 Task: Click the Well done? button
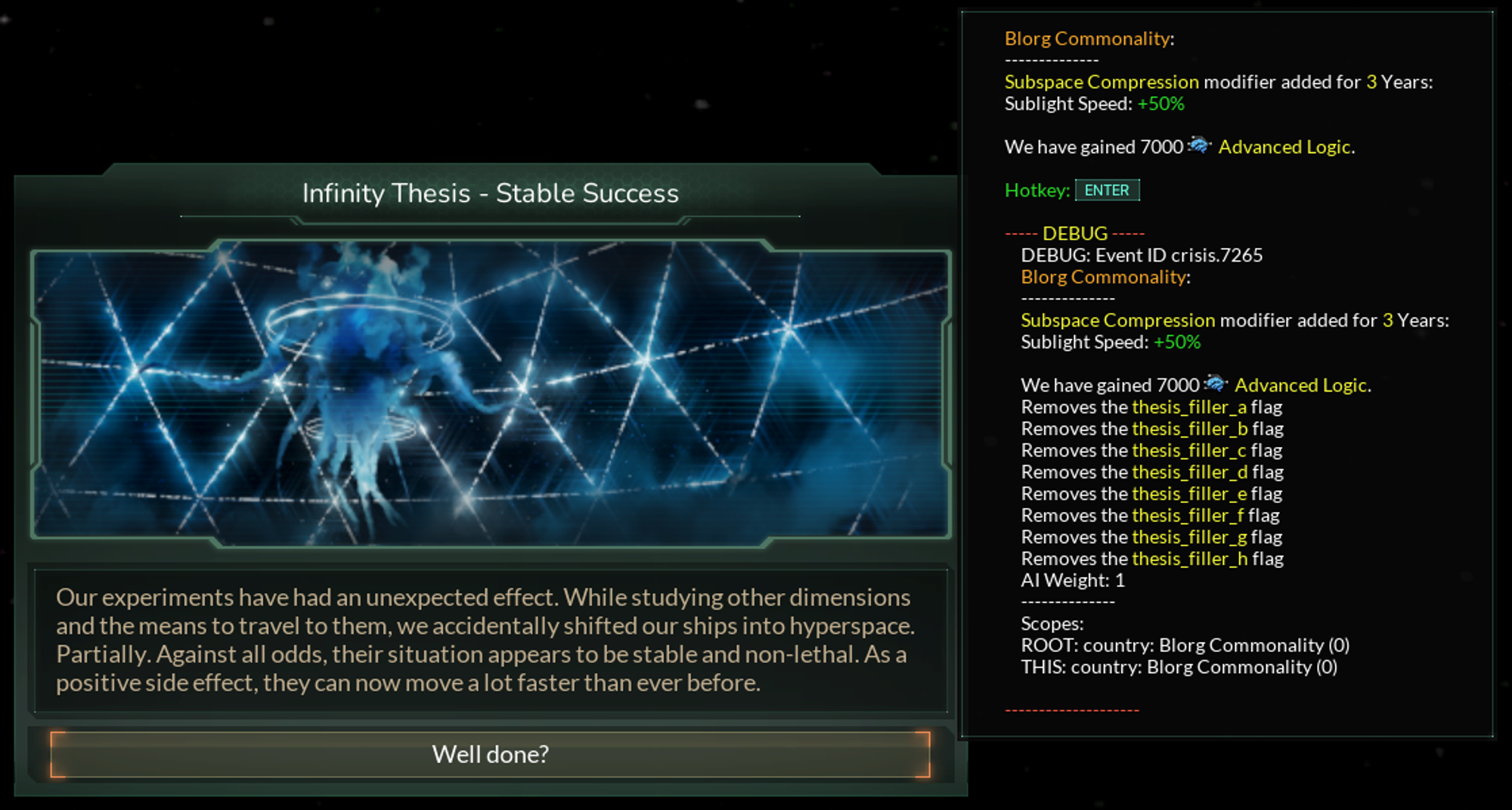[x=490, y=754]
